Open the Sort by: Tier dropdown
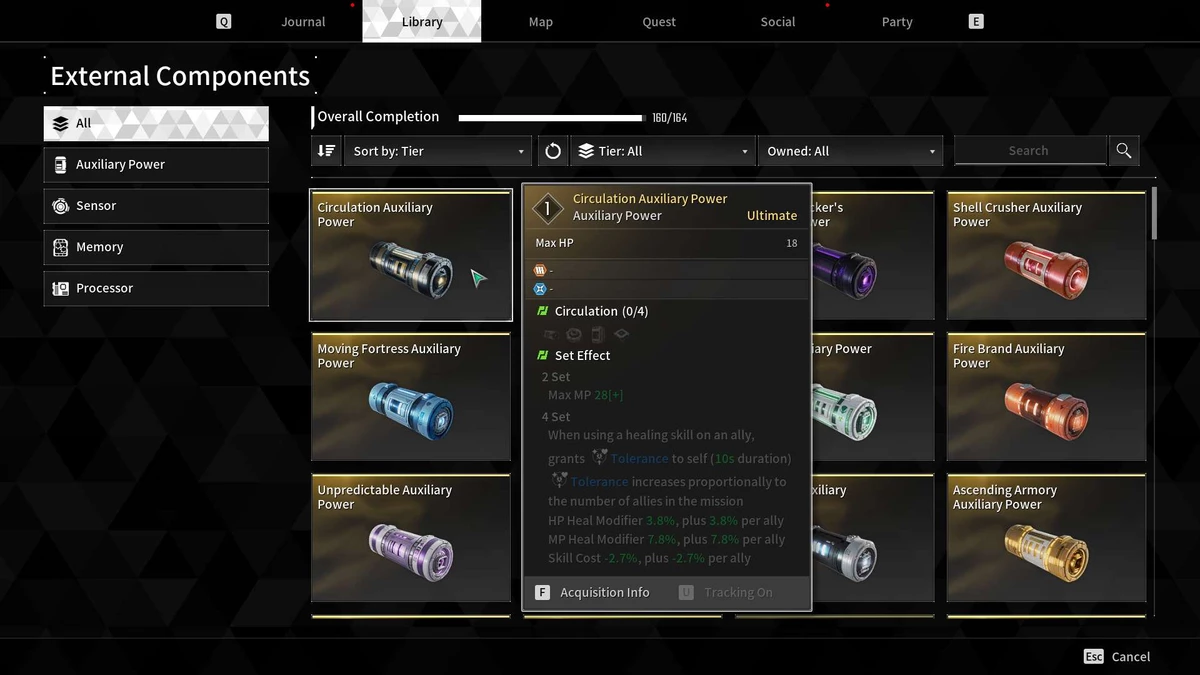 point(439,151)
